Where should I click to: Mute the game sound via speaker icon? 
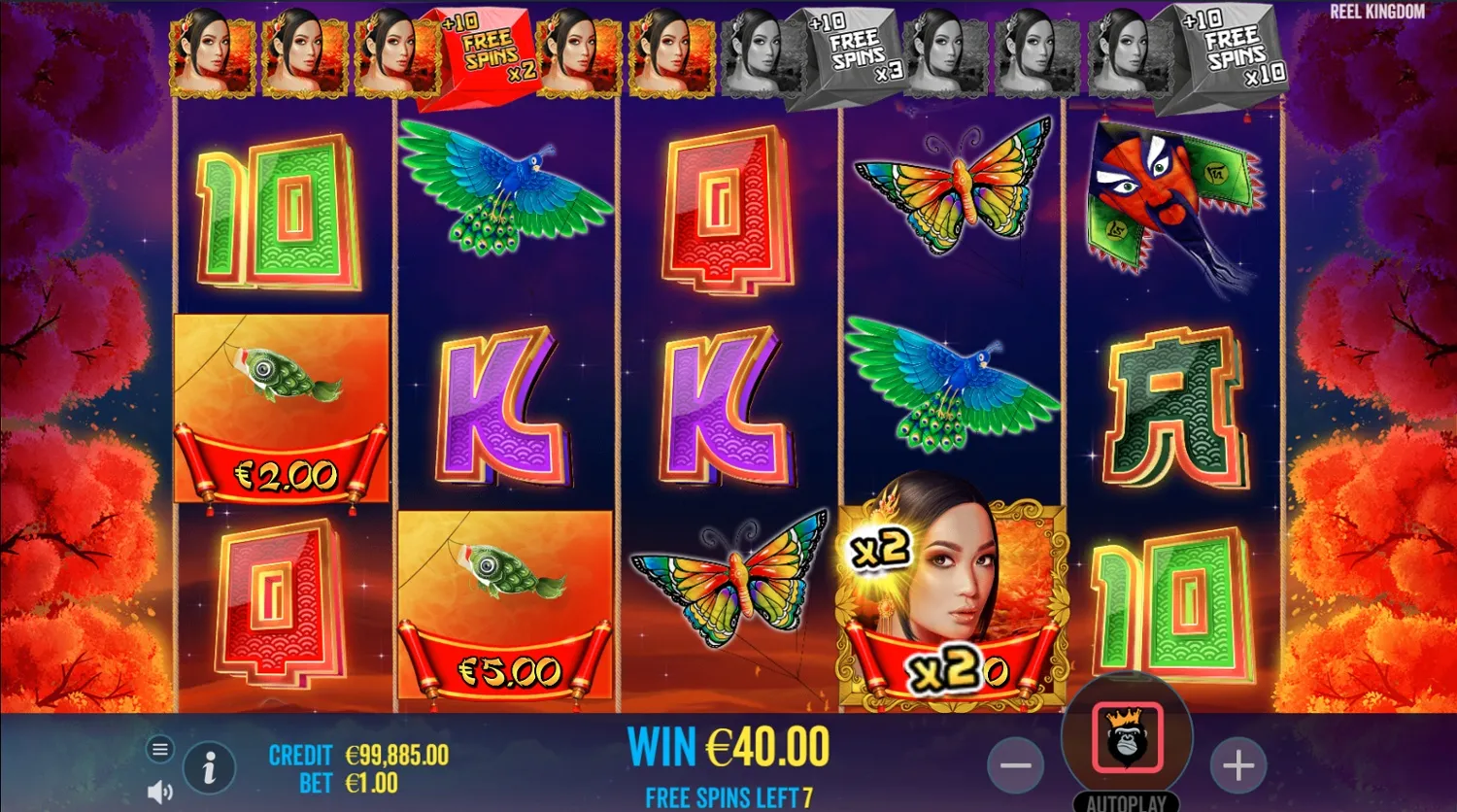pyautogui.click(x=159, y=790)
